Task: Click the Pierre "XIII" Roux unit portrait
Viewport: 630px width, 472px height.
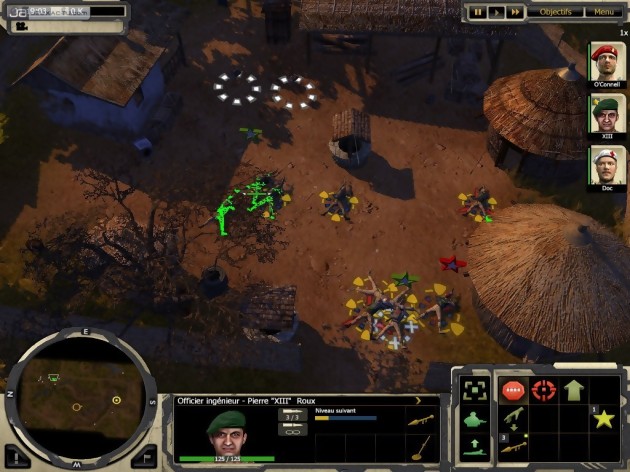Action: 225,432
